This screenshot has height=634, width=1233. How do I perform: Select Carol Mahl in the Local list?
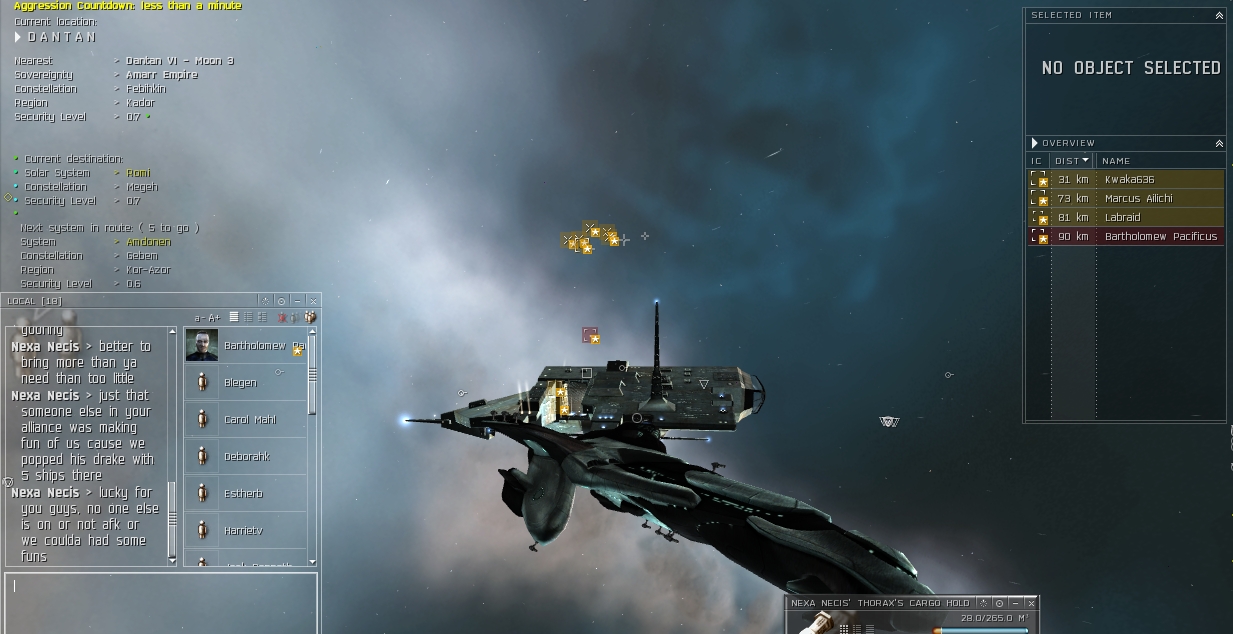[249, 420]
